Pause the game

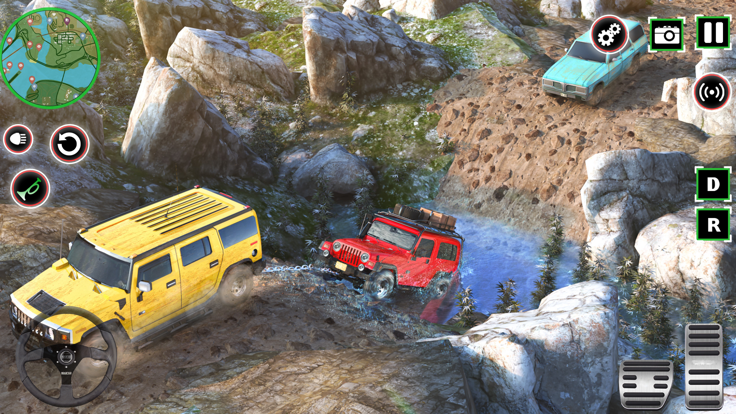click(x=712, y=33)
